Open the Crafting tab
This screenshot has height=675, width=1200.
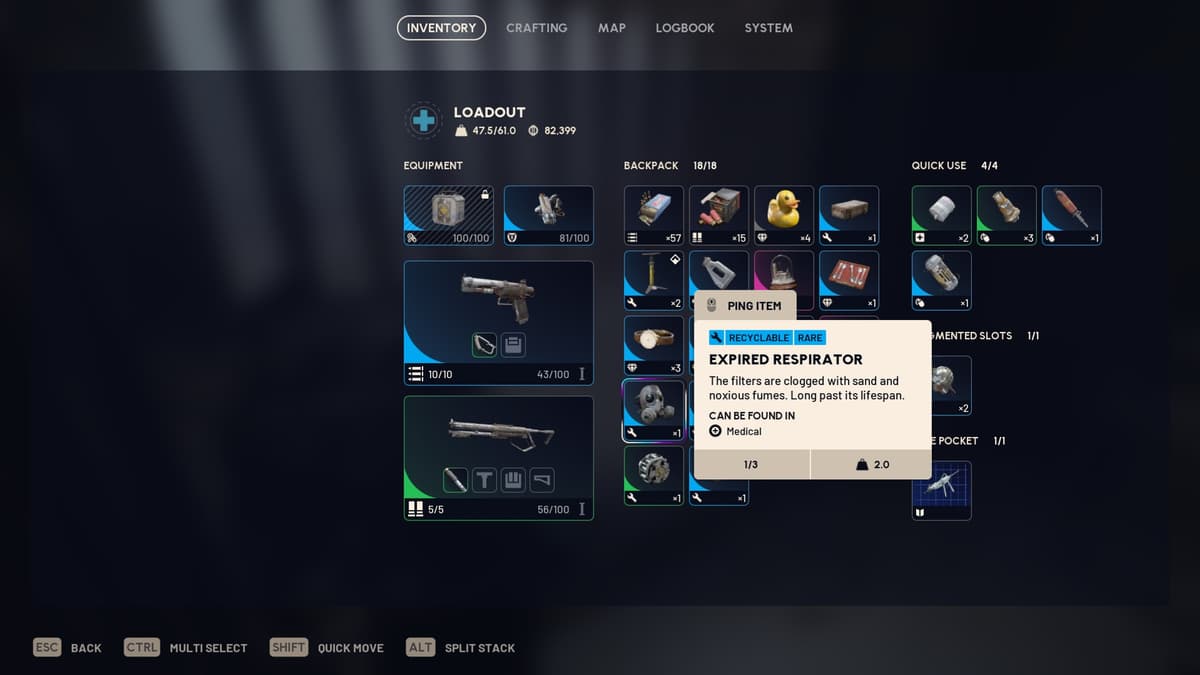[x=536, y=28]
